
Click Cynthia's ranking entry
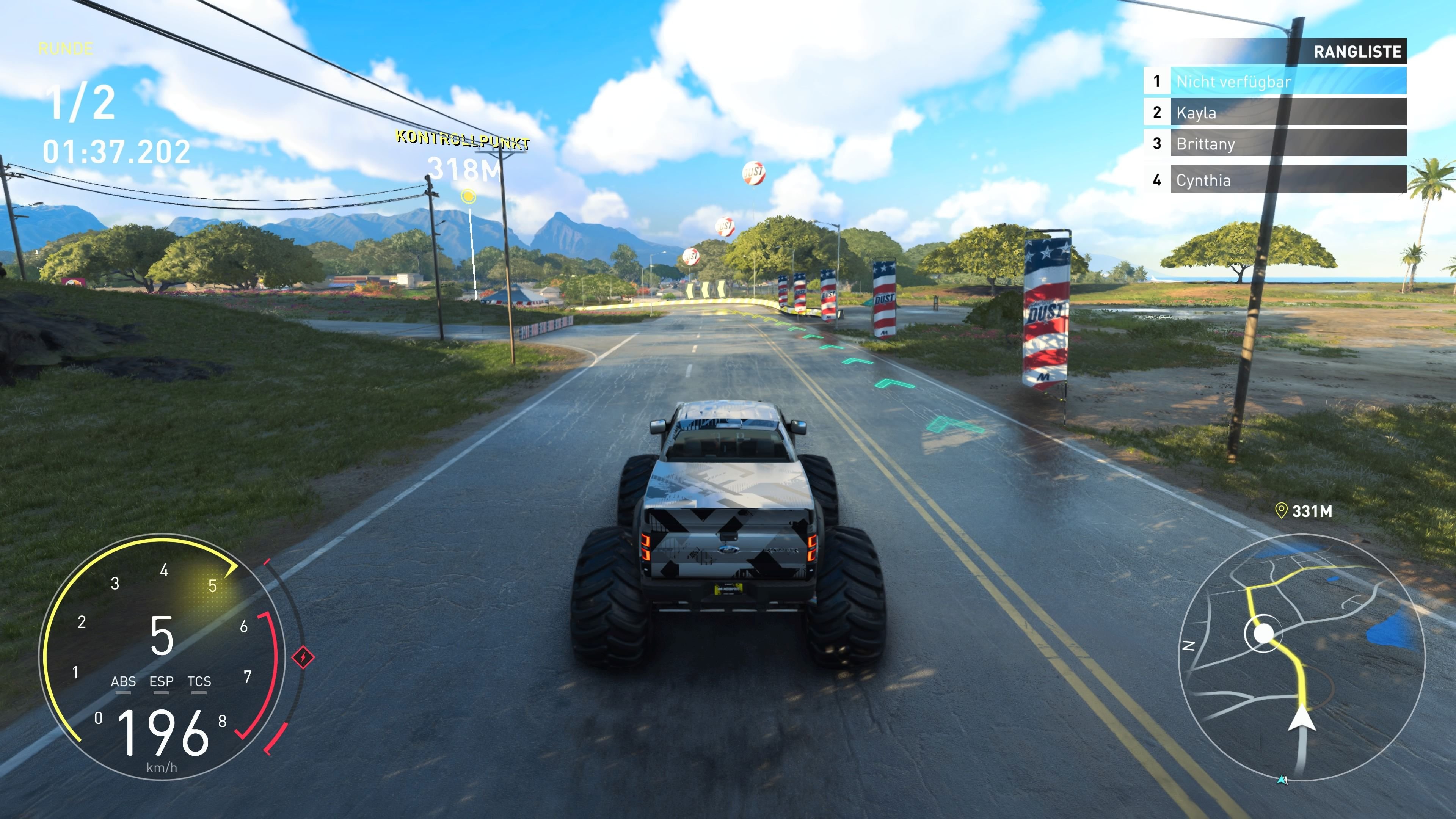click(x=1288, y=180)
